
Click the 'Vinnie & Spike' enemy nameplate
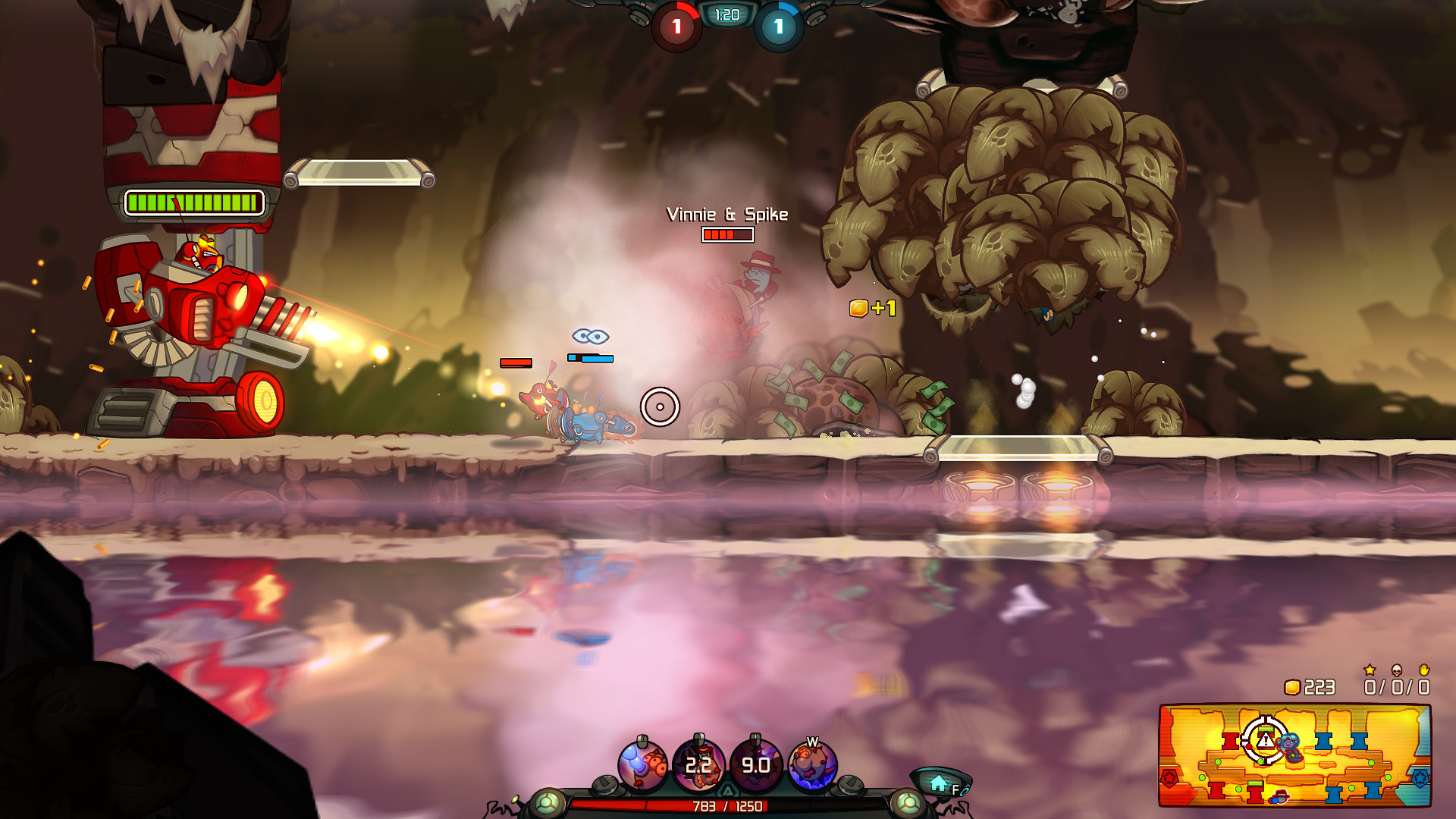click(x=727, y=215)
